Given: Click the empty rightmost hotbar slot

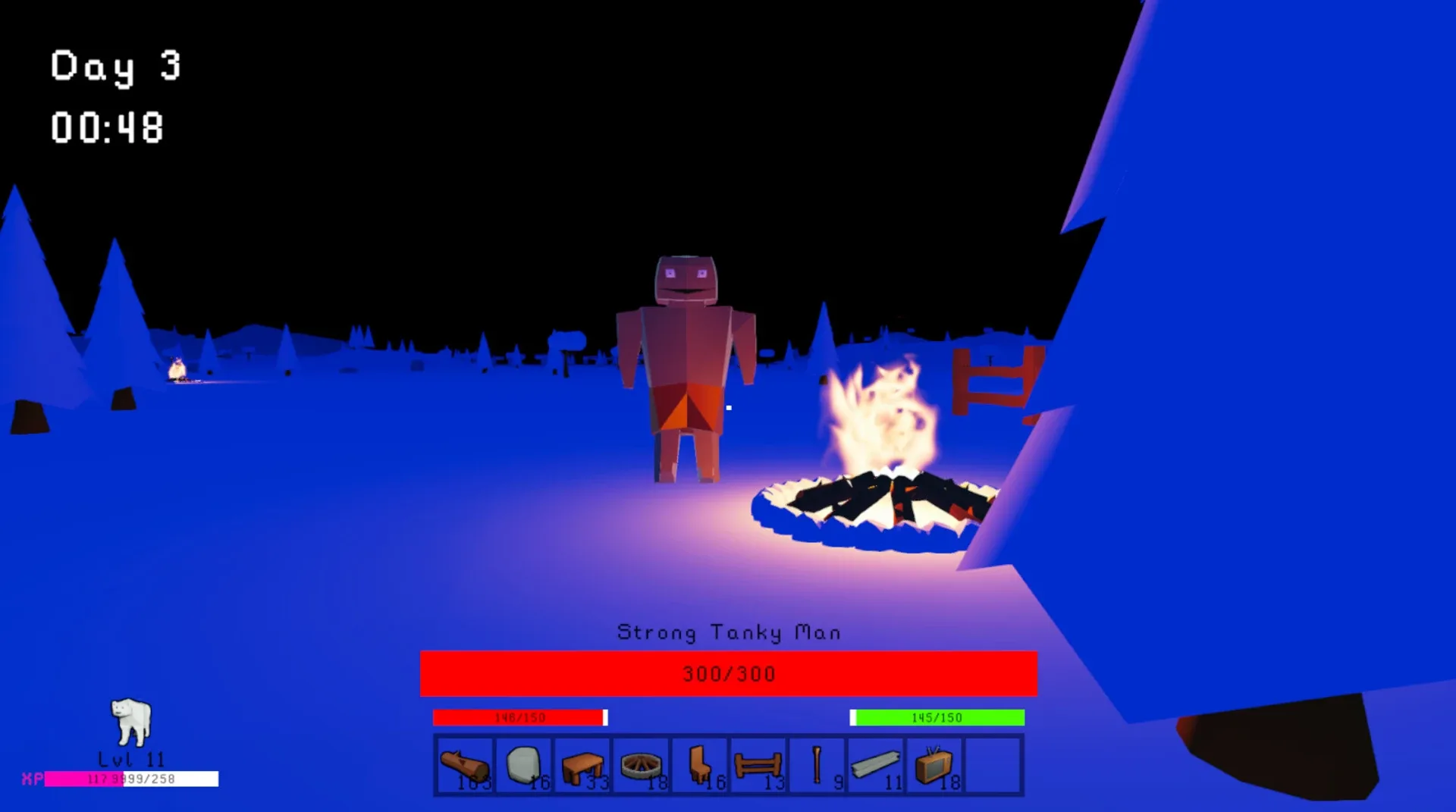Looking at the screenshot, I should click(x=994, y=764).
